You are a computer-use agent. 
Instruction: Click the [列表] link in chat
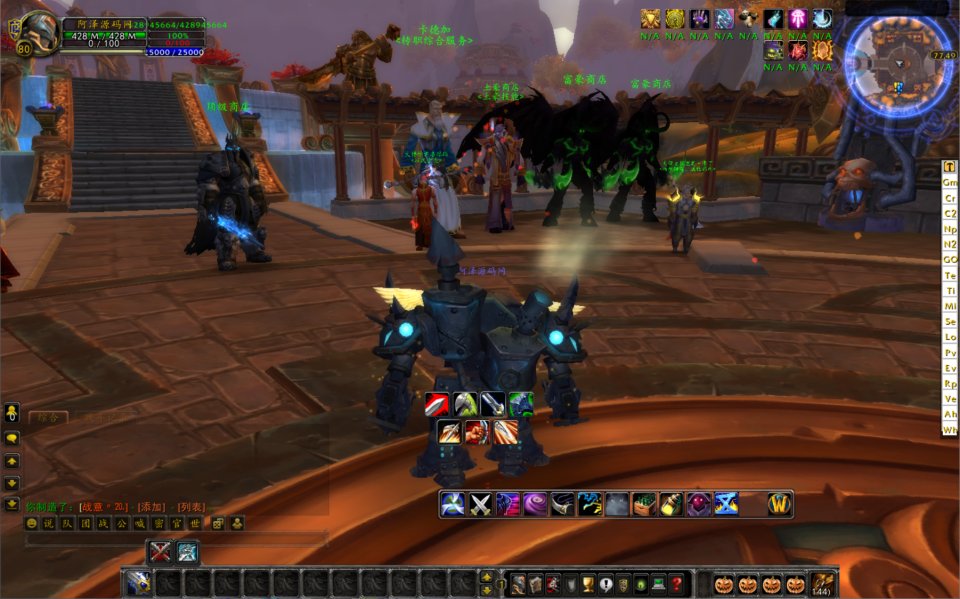click(x=191, y=507)
